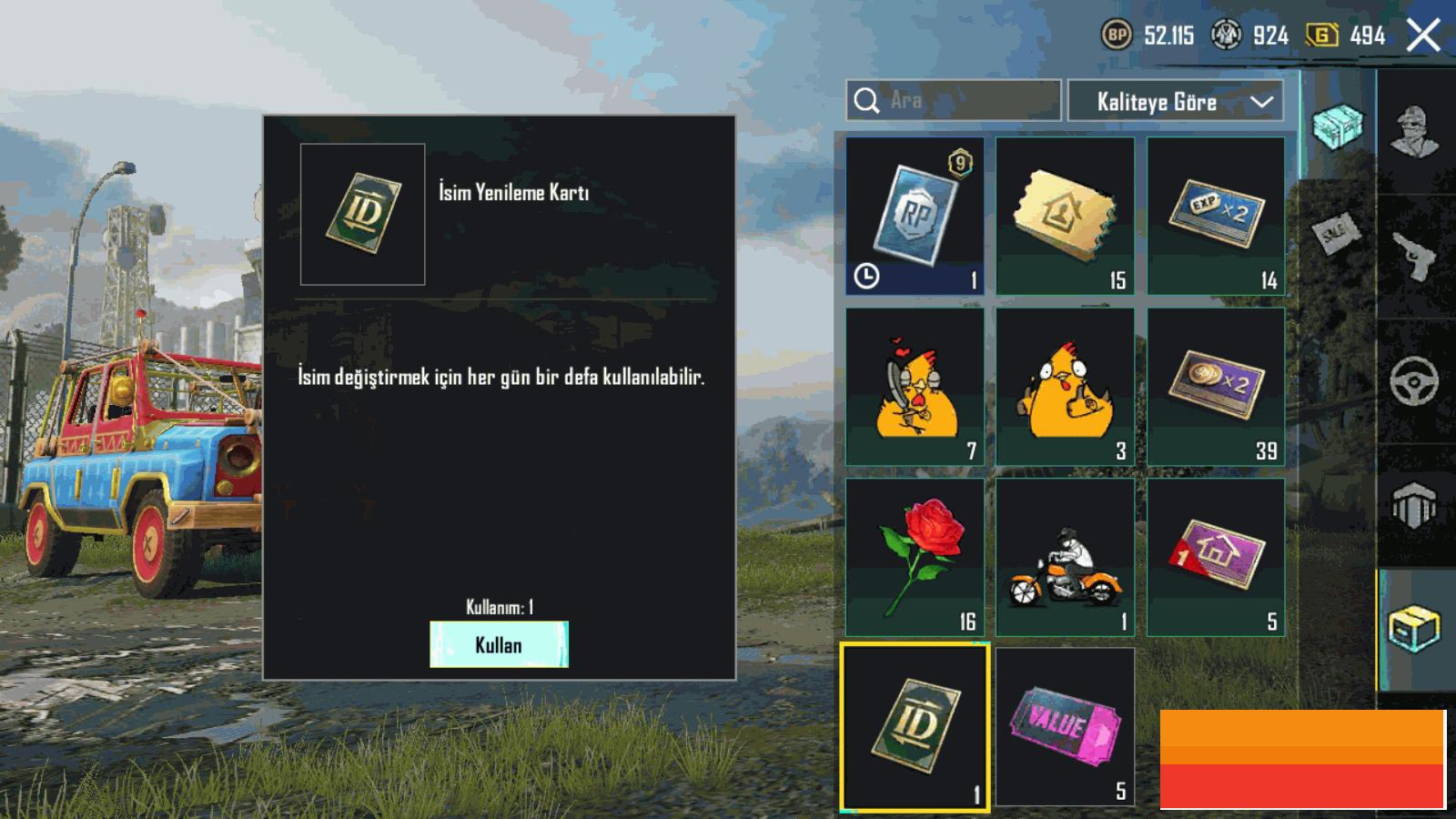This screenshot has height=819, width=1456.
Task: Use the name change card with Kullan
Action: click(x=499, y=644)
